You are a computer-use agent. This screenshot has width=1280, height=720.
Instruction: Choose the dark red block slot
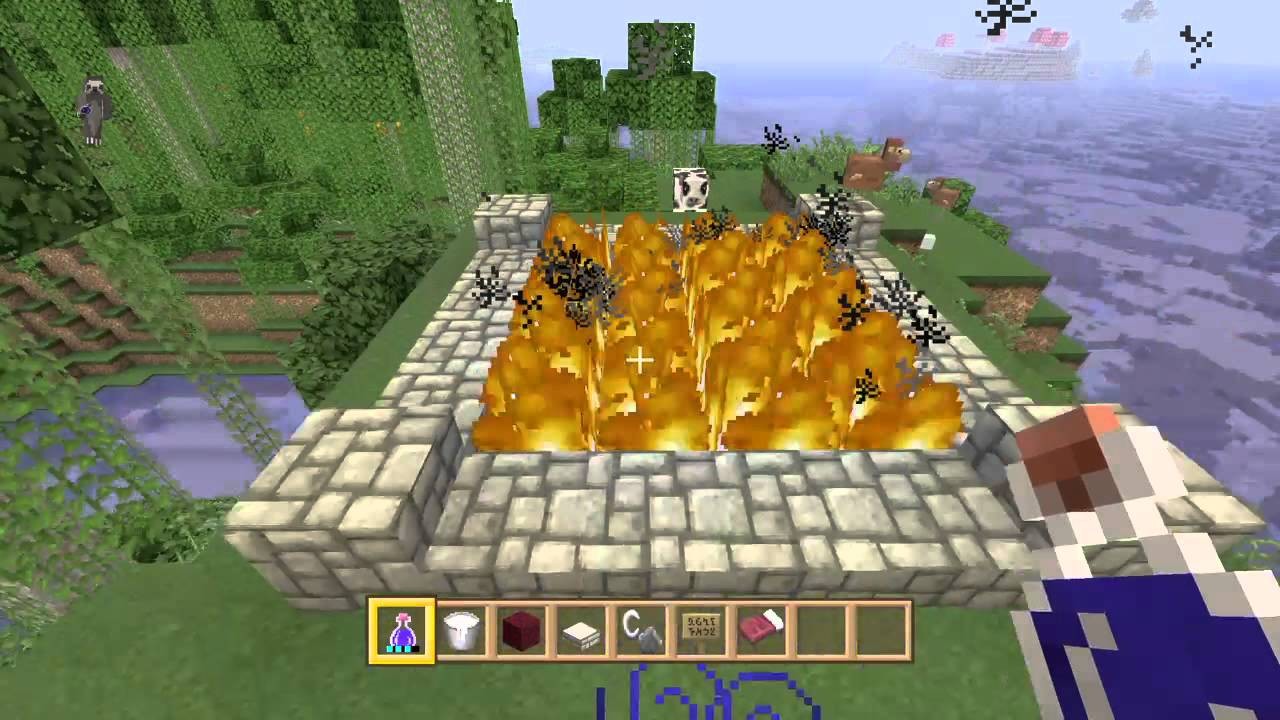coord(521,631)
